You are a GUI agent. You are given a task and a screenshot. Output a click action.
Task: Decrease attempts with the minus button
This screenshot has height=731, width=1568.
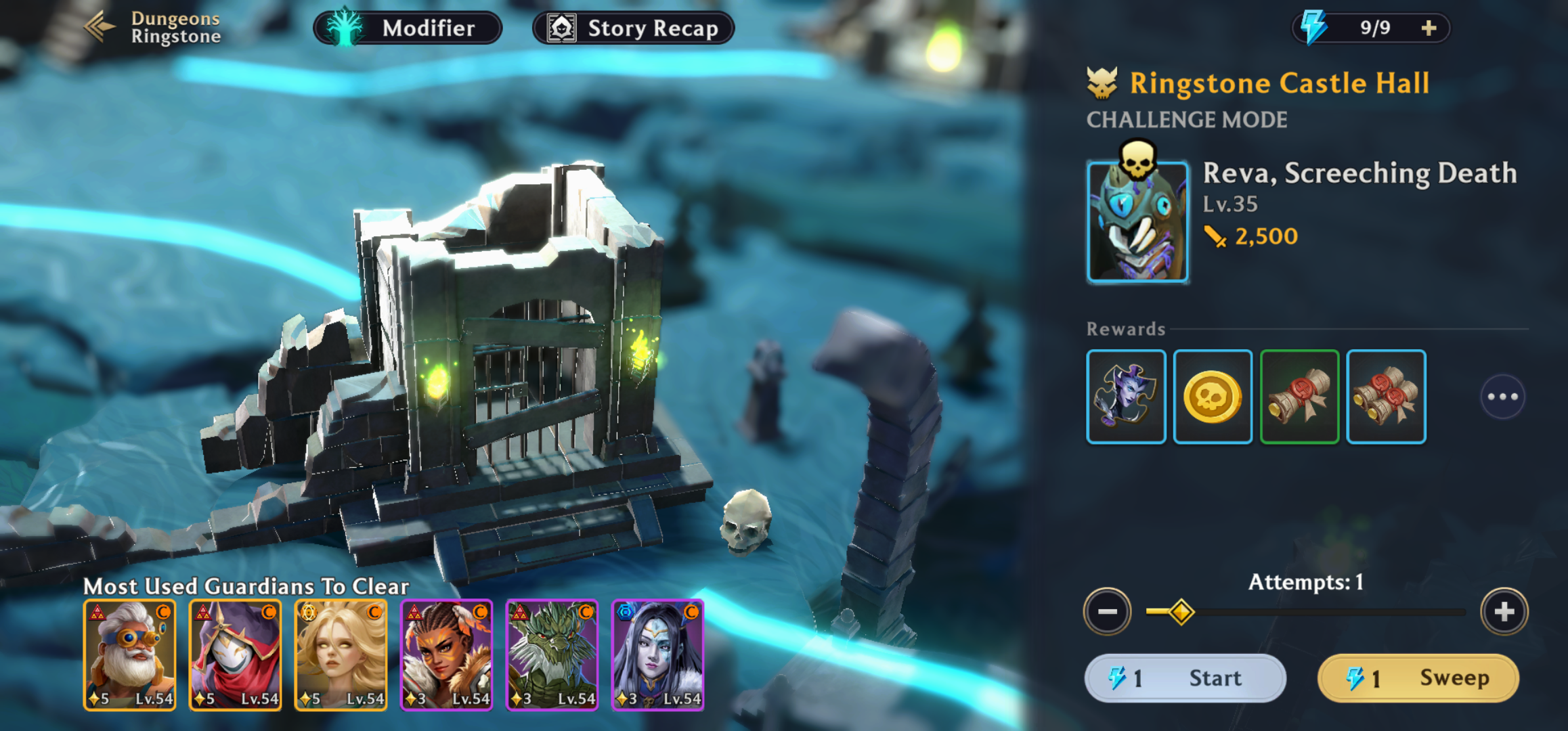point(1108,611)
